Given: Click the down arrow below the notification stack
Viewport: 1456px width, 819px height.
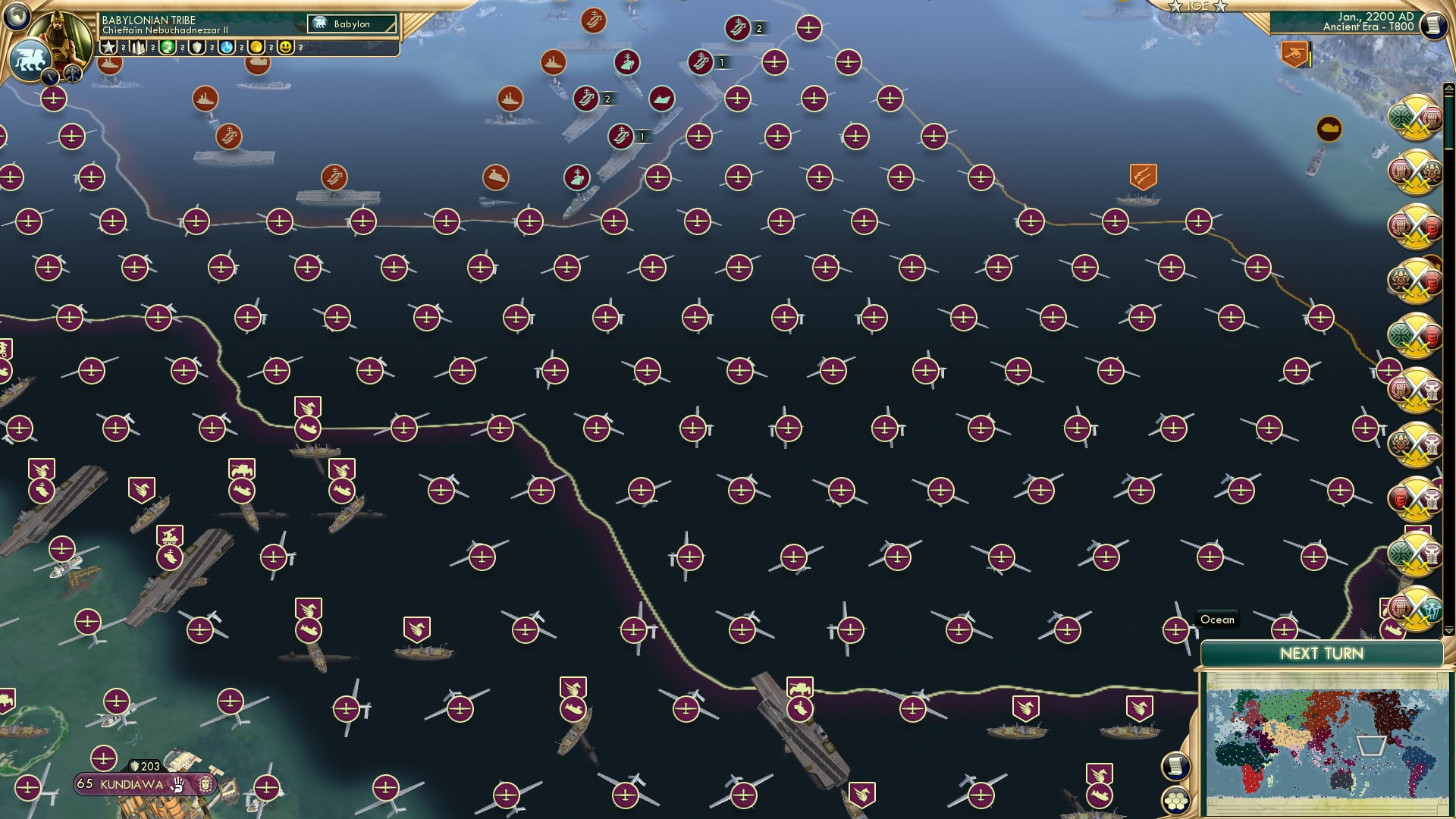Looking at the screenshot, I should click(1449, 630).
